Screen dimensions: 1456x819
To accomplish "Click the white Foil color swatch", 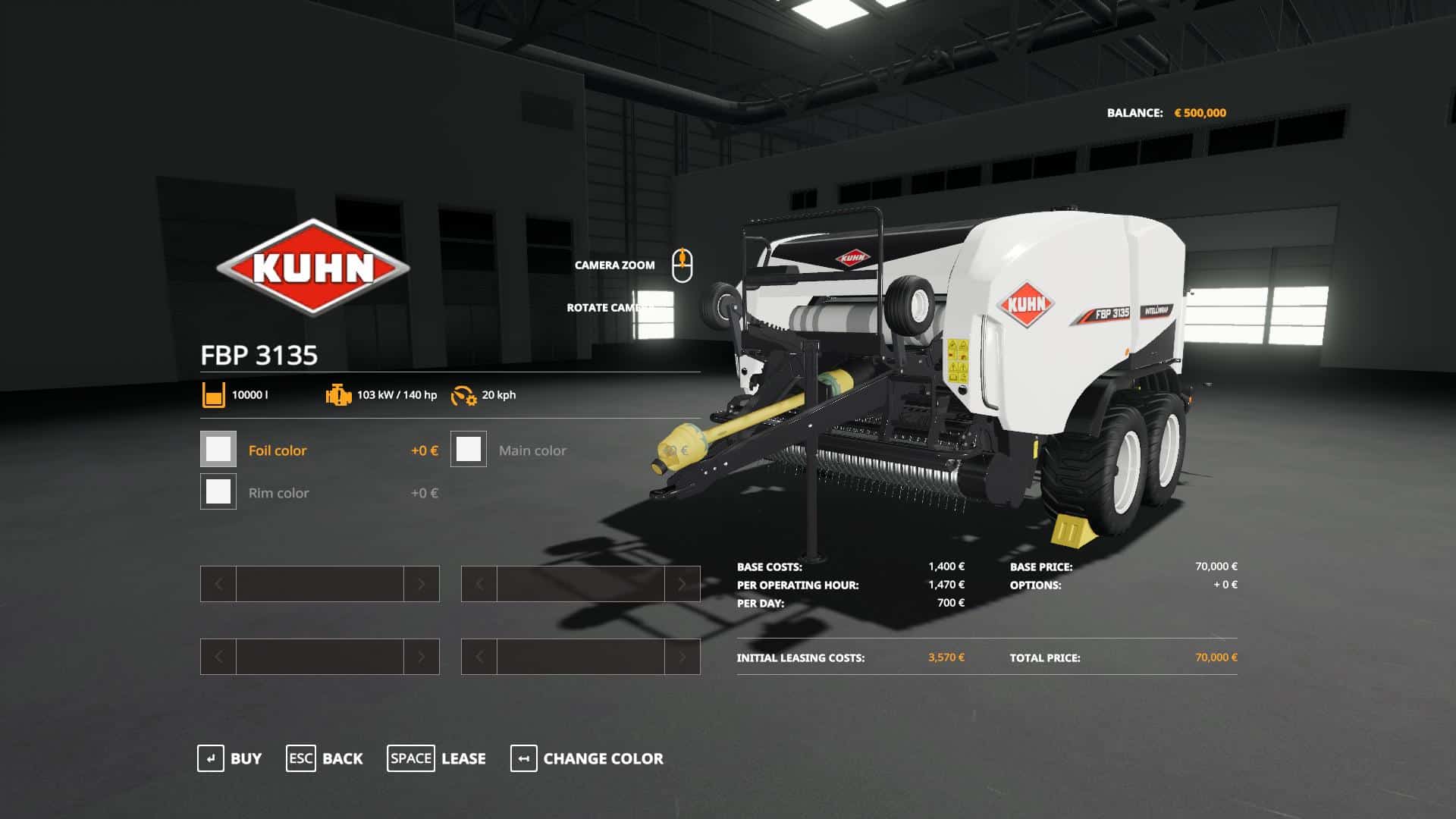I will pyautogui.click(x=218, y=449).
